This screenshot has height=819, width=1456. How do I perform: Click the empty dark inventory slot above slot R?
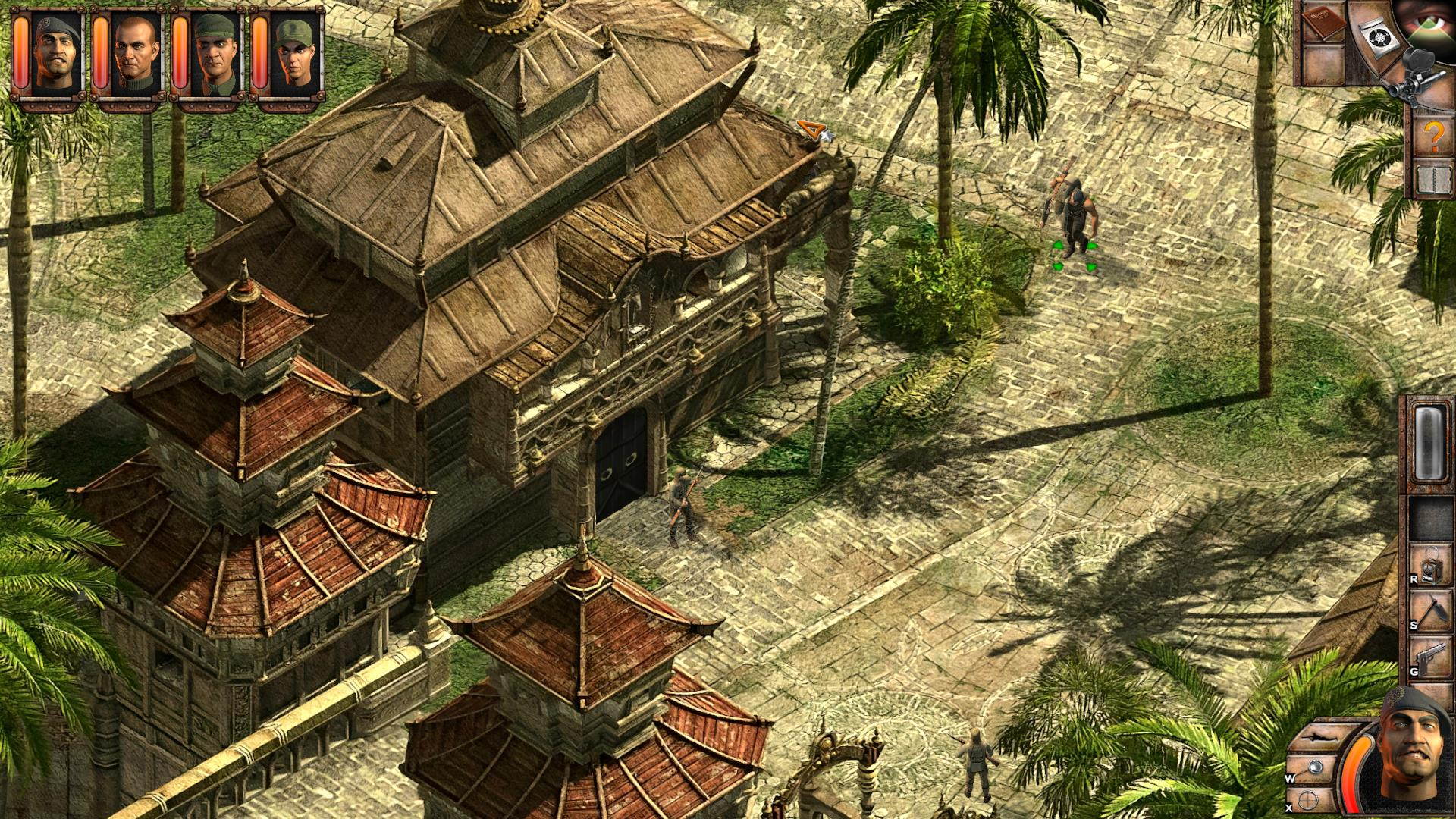coord(1428,518)
